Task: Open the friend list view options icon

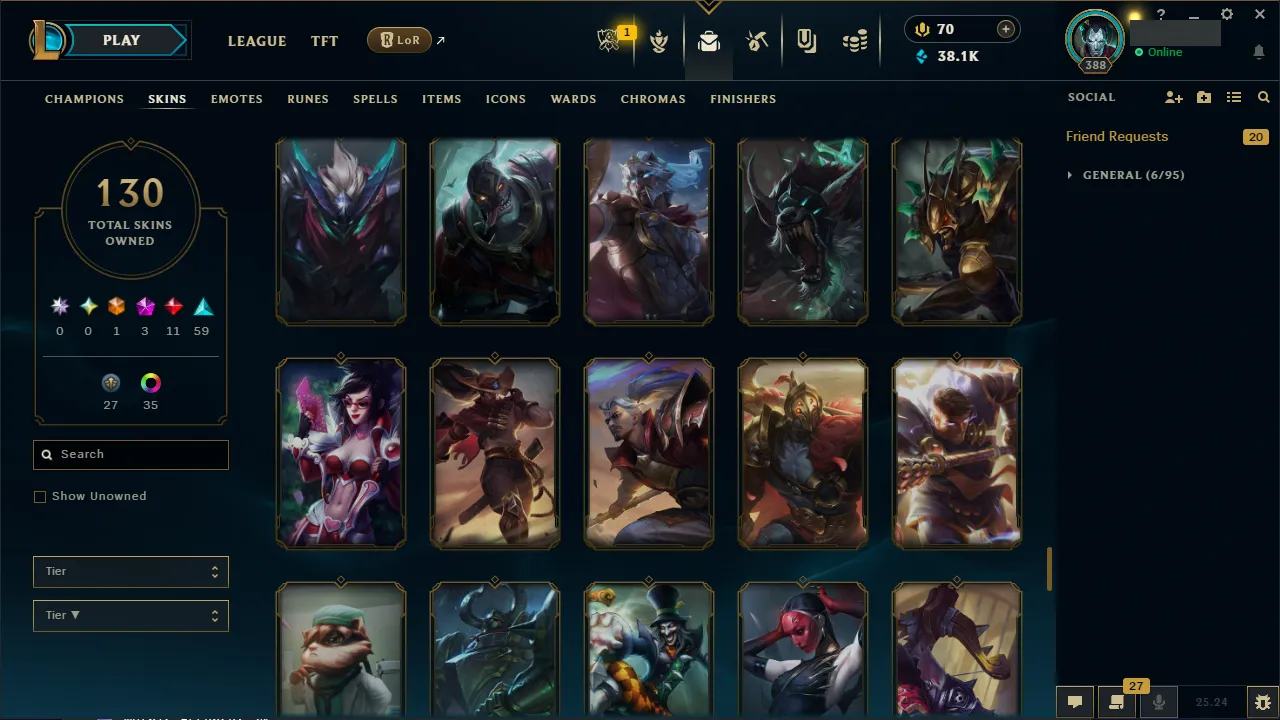Action: [x=1232, y=97]
